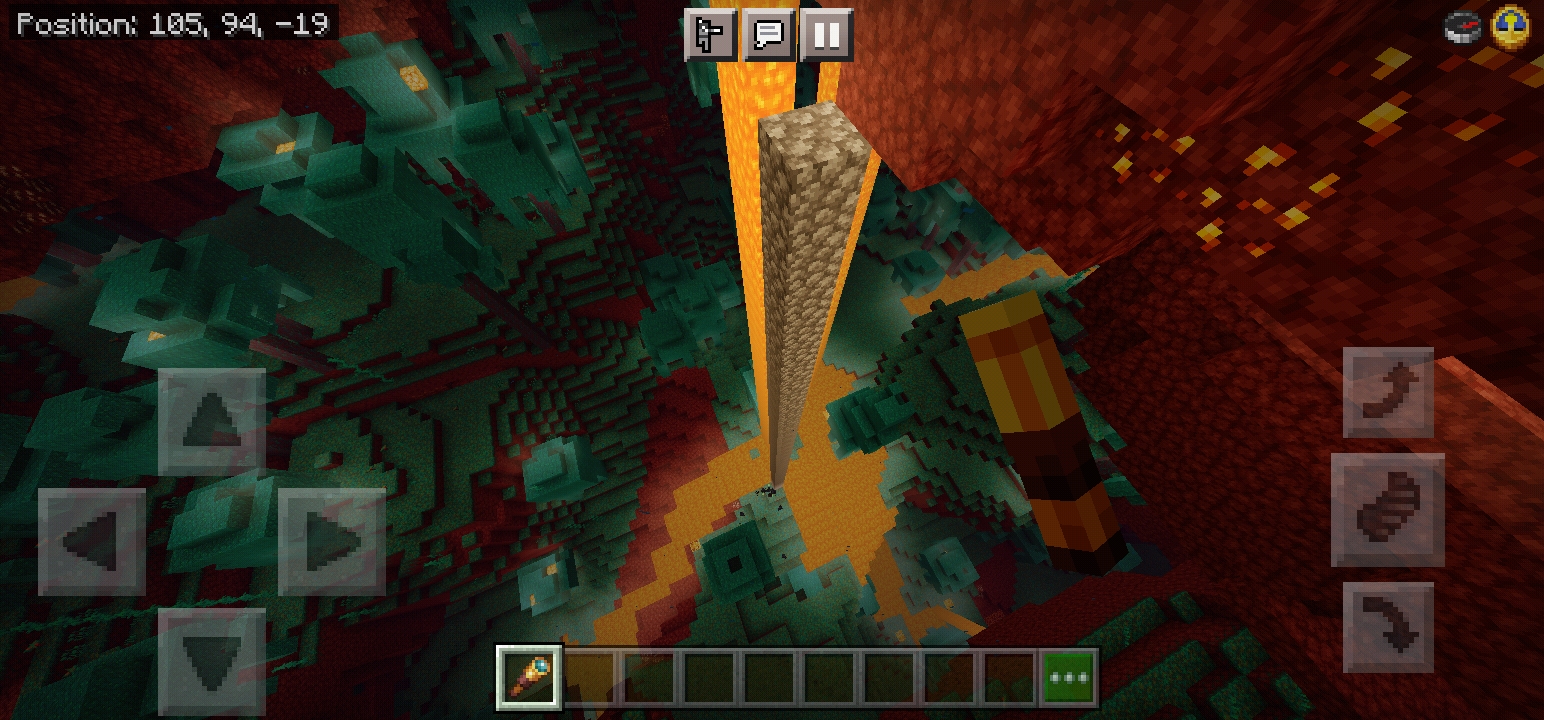Tap the fly up arrow button
1544x720 pixels.
1388,392
